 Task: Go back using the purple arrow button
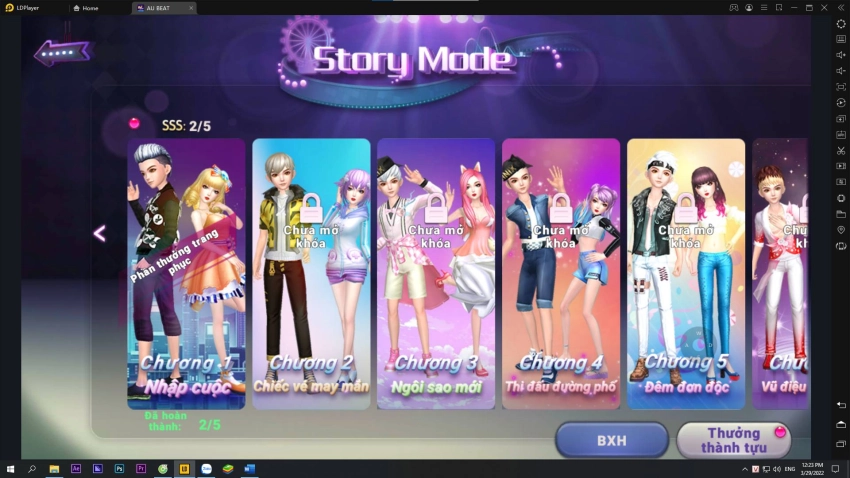pos(62,53)
